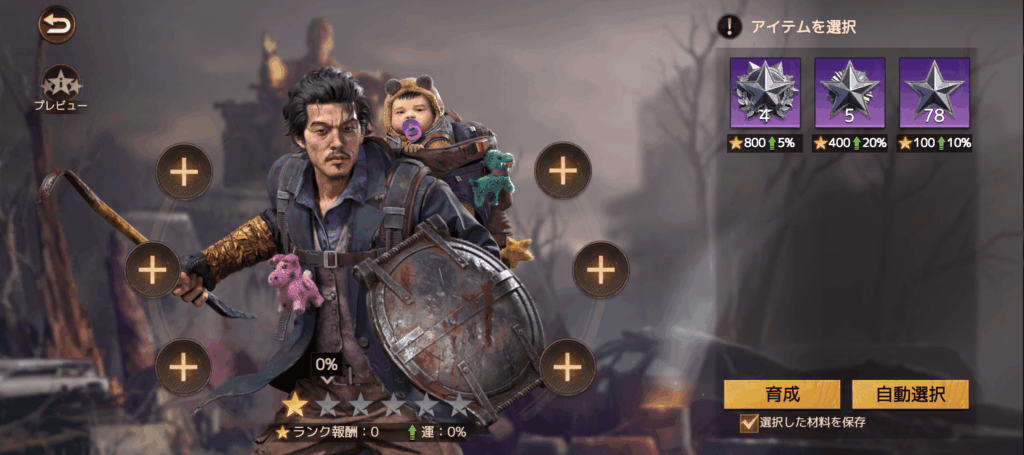Go back with the return arrow button

(x=57, y=24)
